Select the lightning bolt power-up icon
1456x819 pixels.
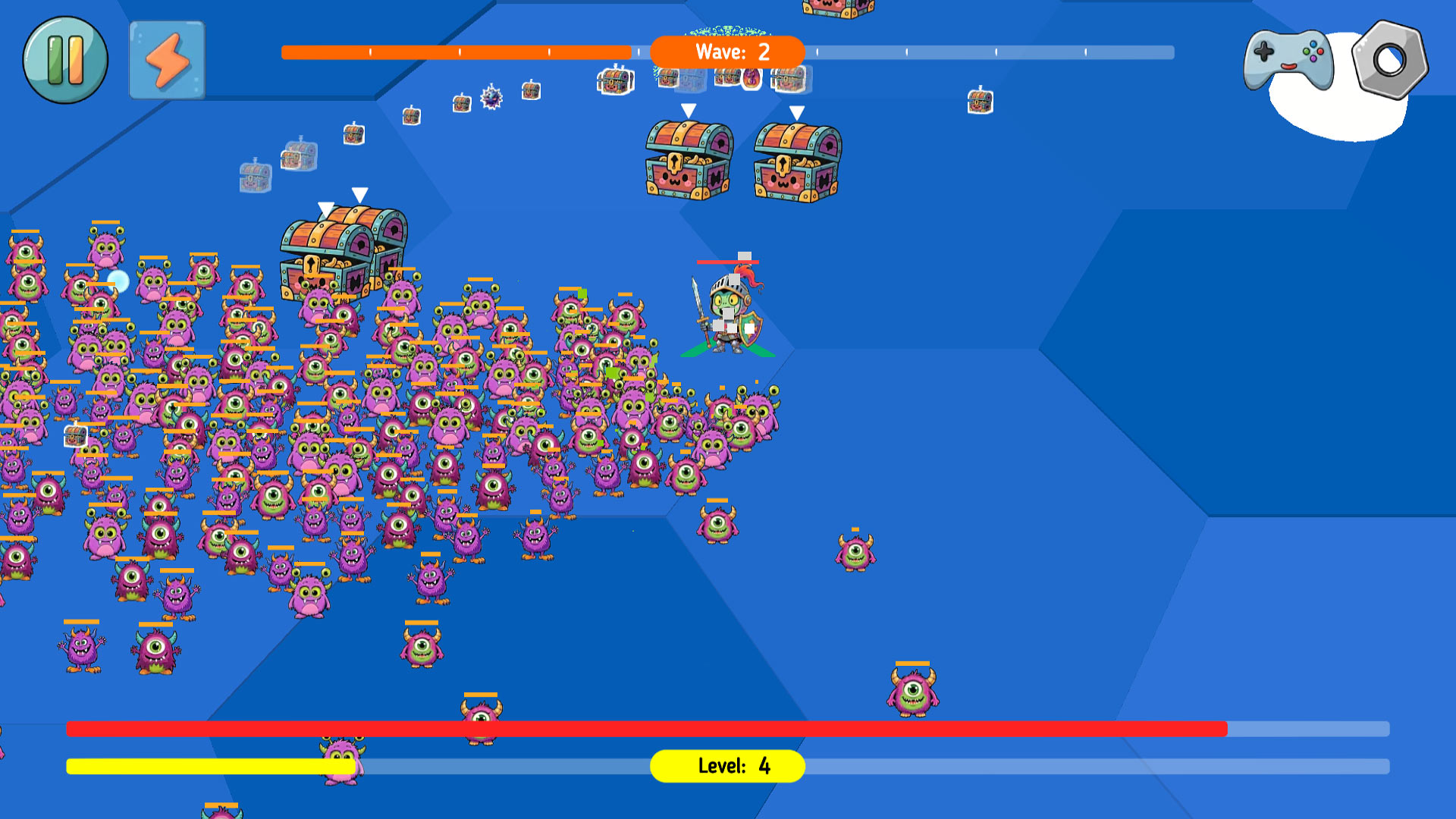tap(167, 60)
